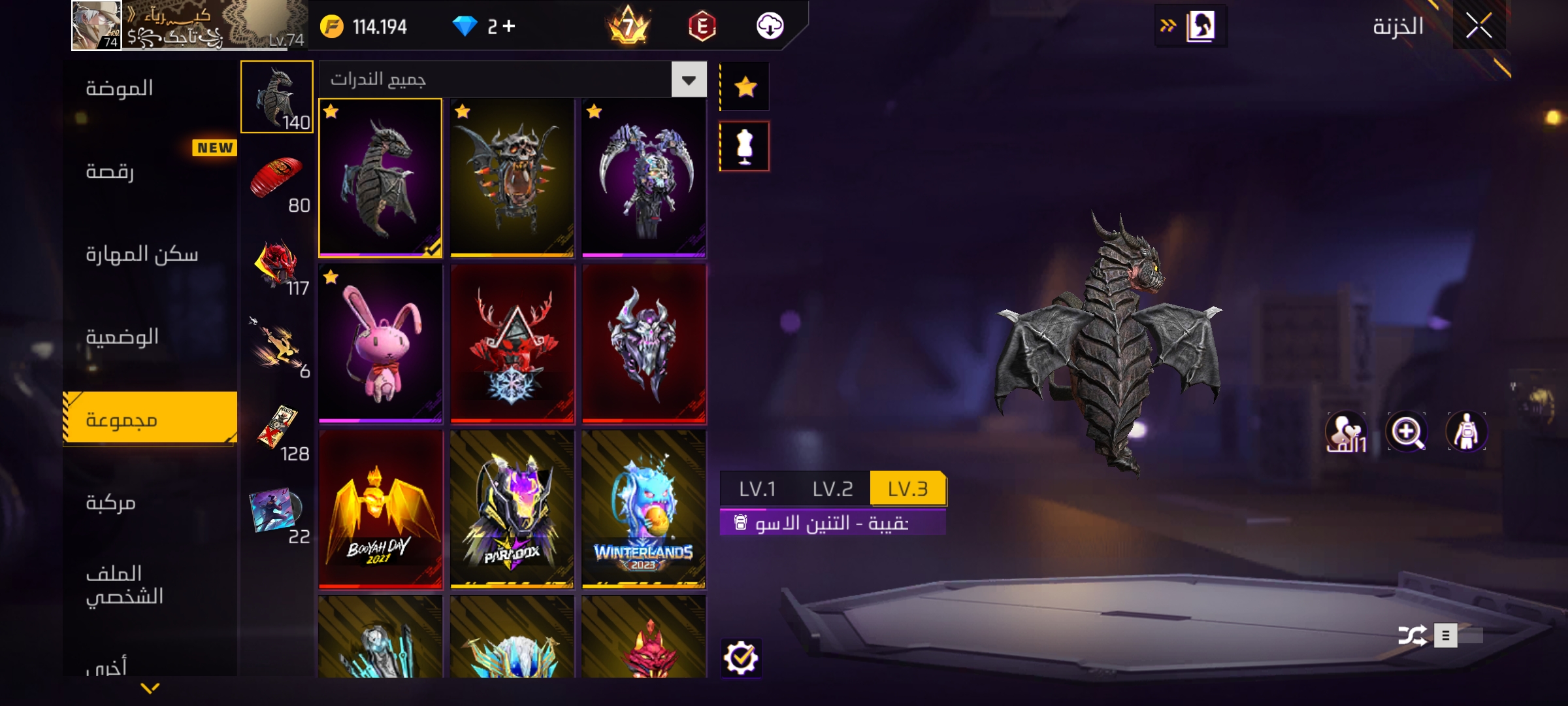Open the سكن المهارة skill skin category
Screen dimensions: 1568x706
[x=142, y=254]
